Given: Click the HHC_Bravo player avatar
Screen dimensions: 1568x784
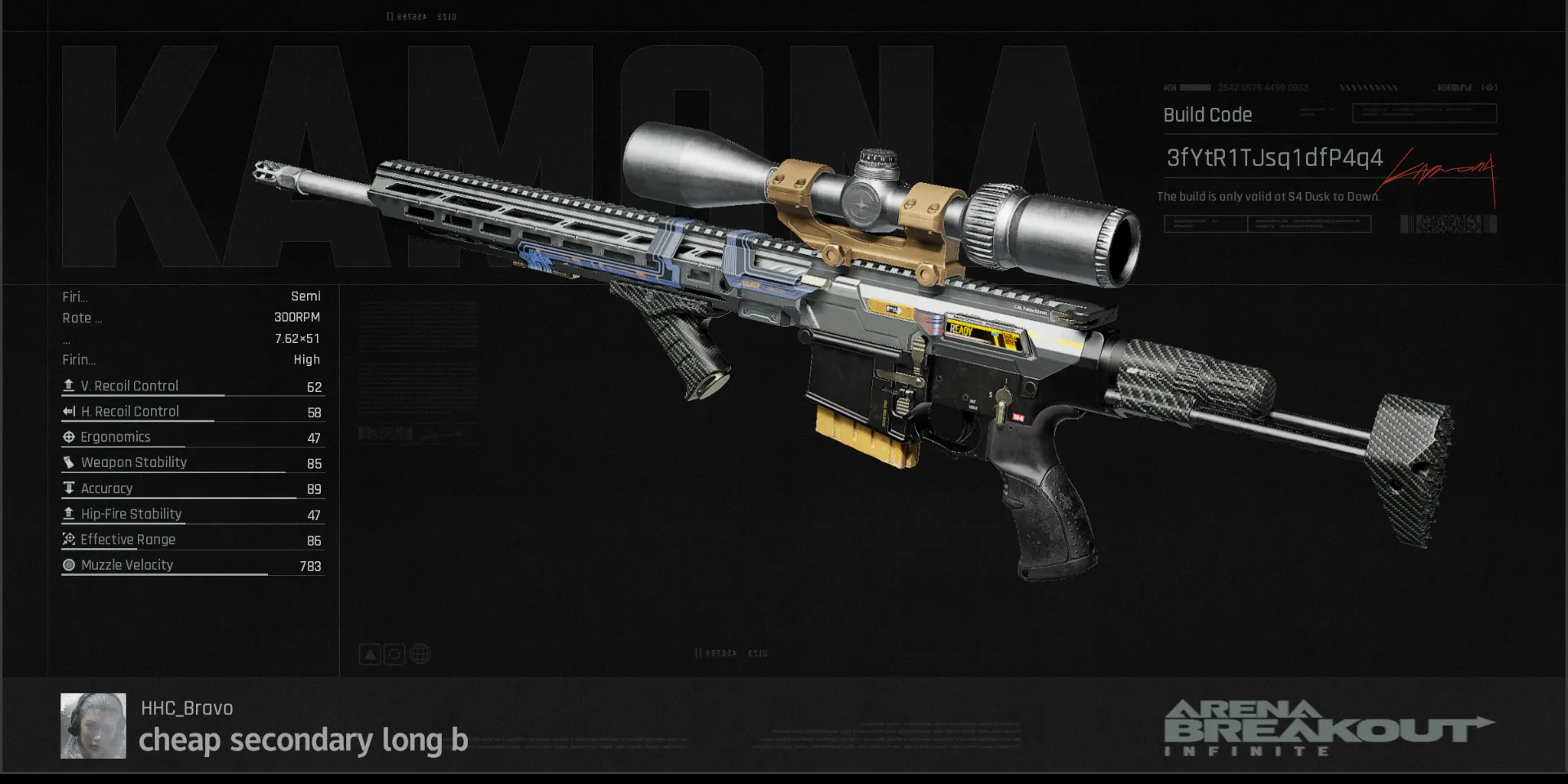Looking at the screenshot, I should point(93,725).
